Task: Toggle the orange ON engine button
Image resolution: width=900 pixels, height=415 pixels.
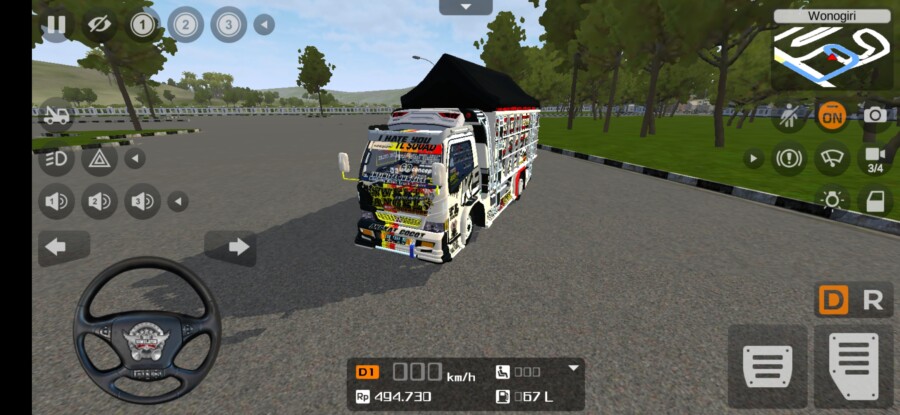Action: click(x=831, y=115)
